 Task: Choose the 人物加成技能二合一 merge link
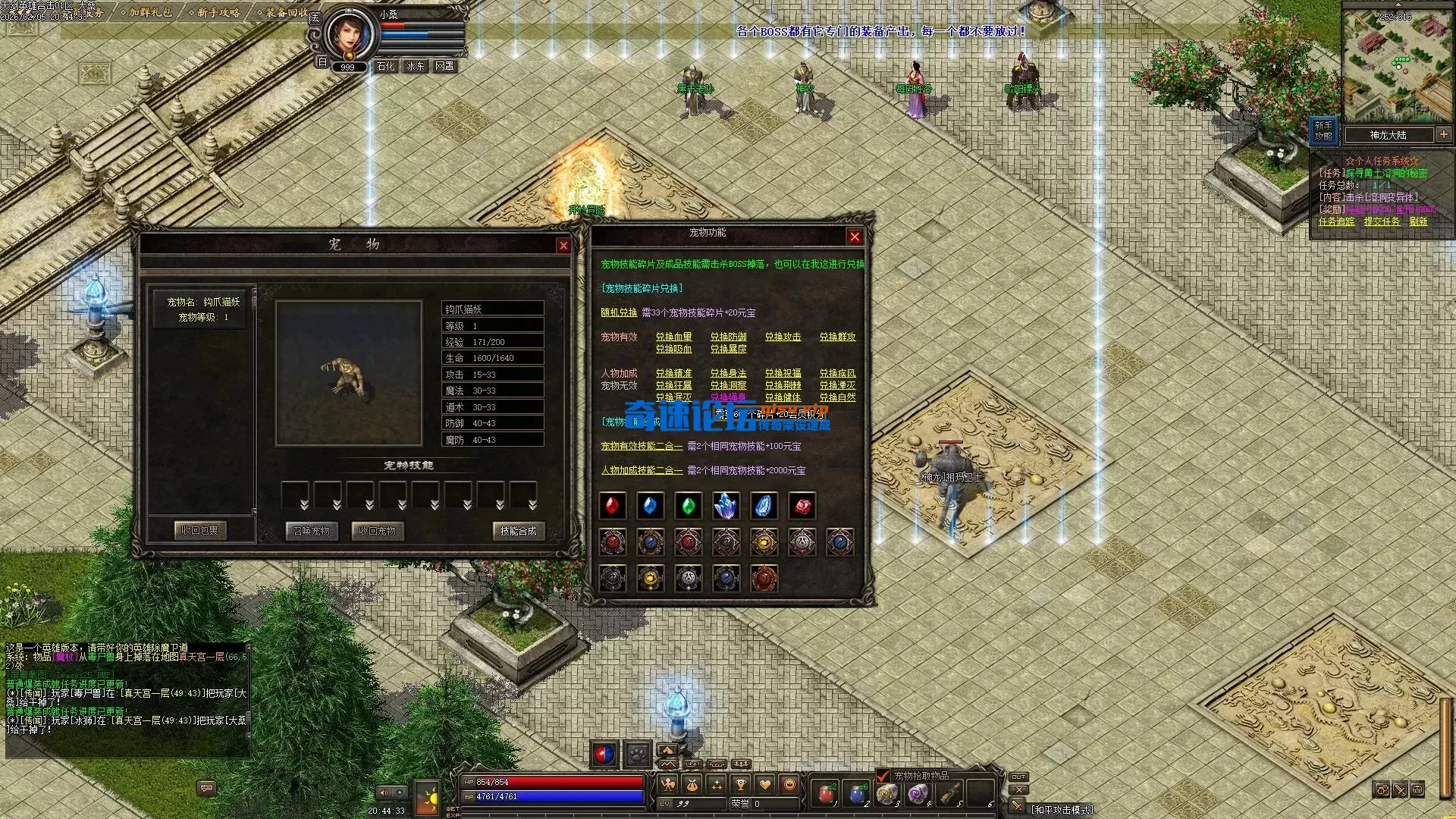[642, 470]
